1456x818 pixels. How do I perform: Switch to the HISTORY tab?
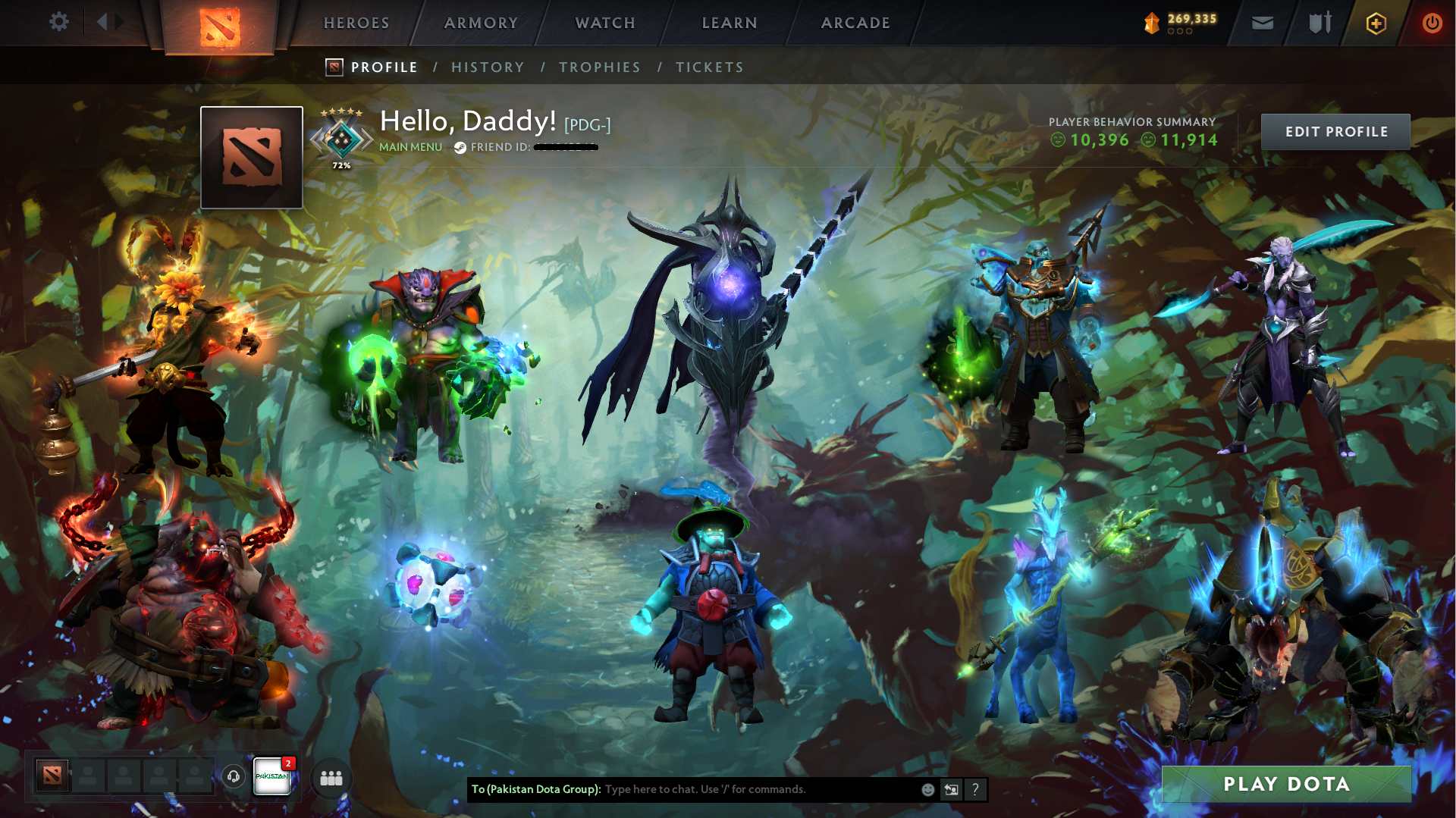point(488,67)
